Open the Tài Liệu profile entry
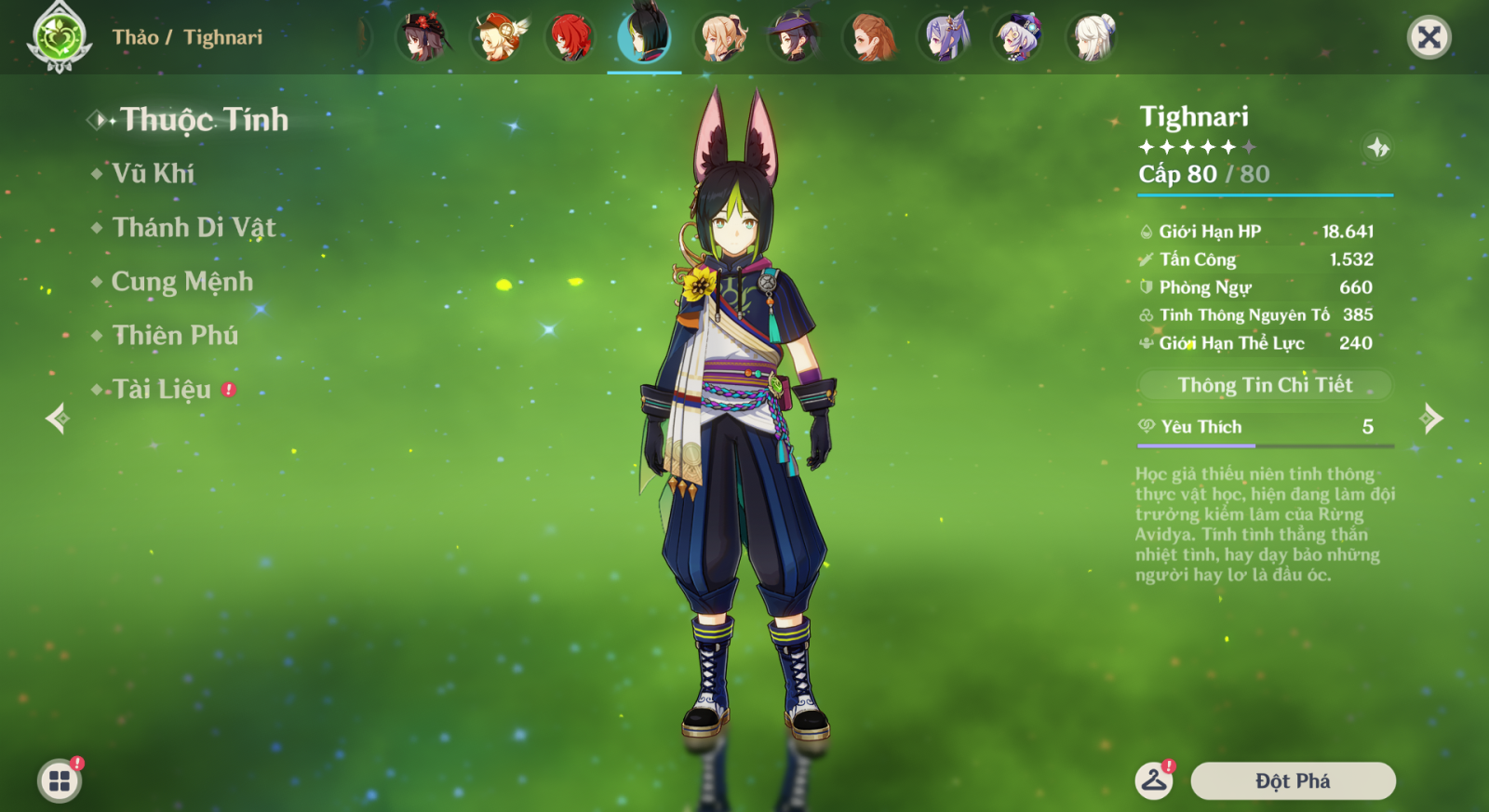 (x=162, y=390)
